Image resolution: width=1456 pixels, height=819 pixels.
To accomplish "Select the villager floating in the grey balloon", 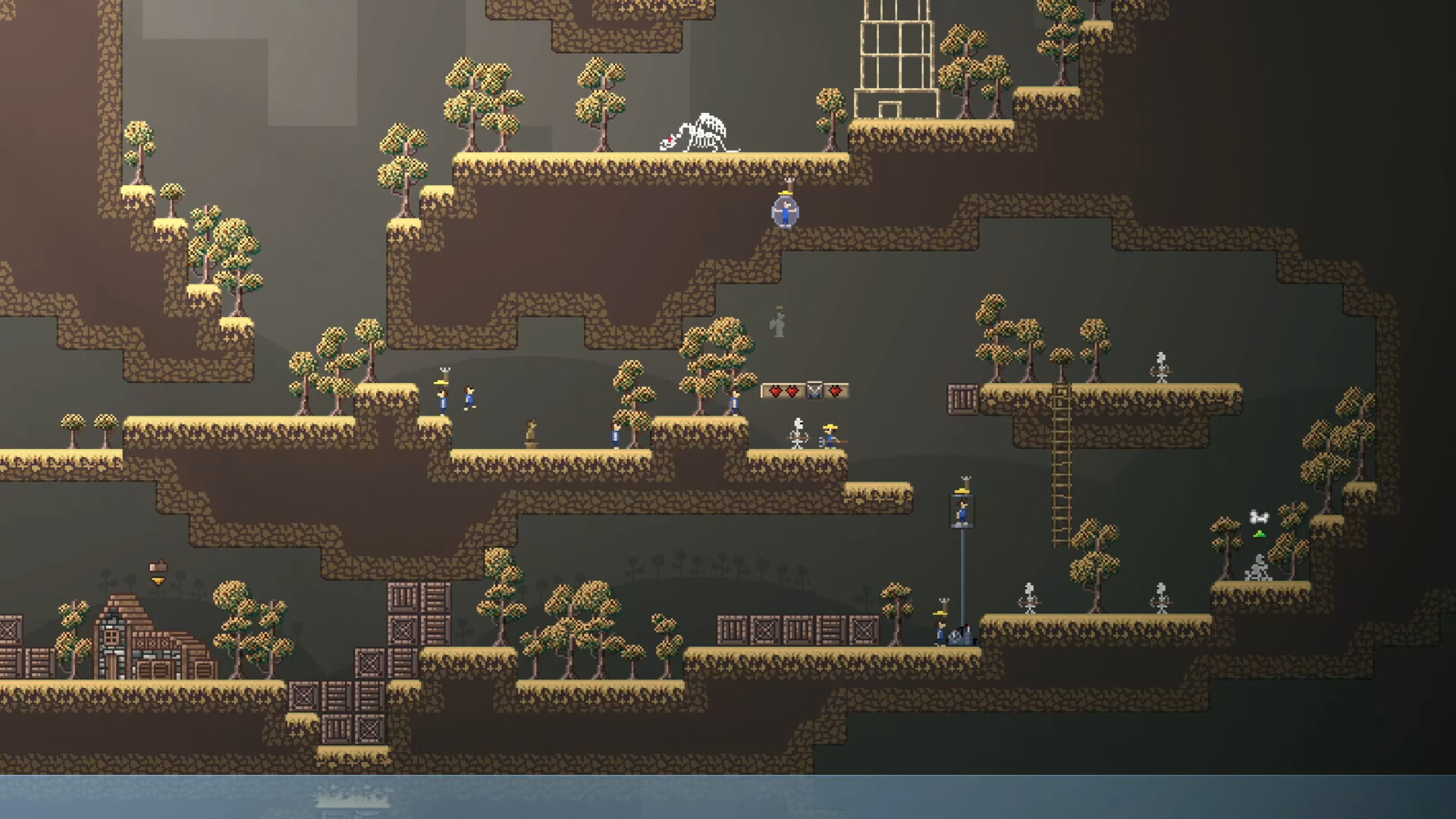I will pyautogui.click(x=786, y=211).
